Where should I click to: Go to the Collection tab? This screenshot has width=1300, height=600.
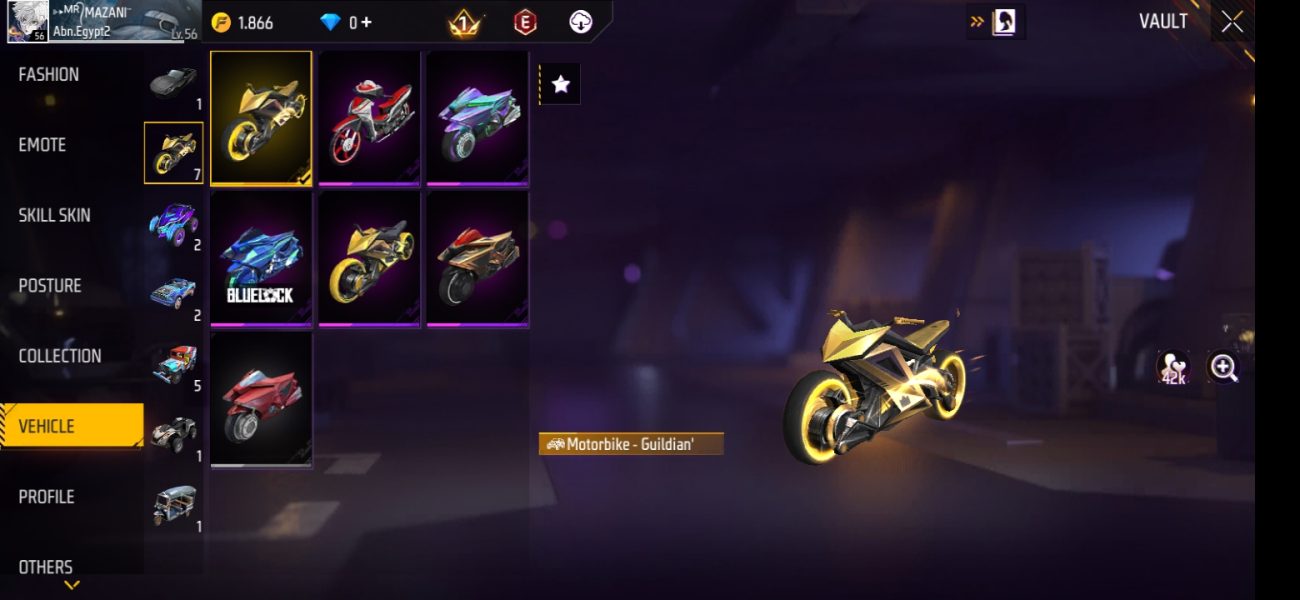(60, 356)
